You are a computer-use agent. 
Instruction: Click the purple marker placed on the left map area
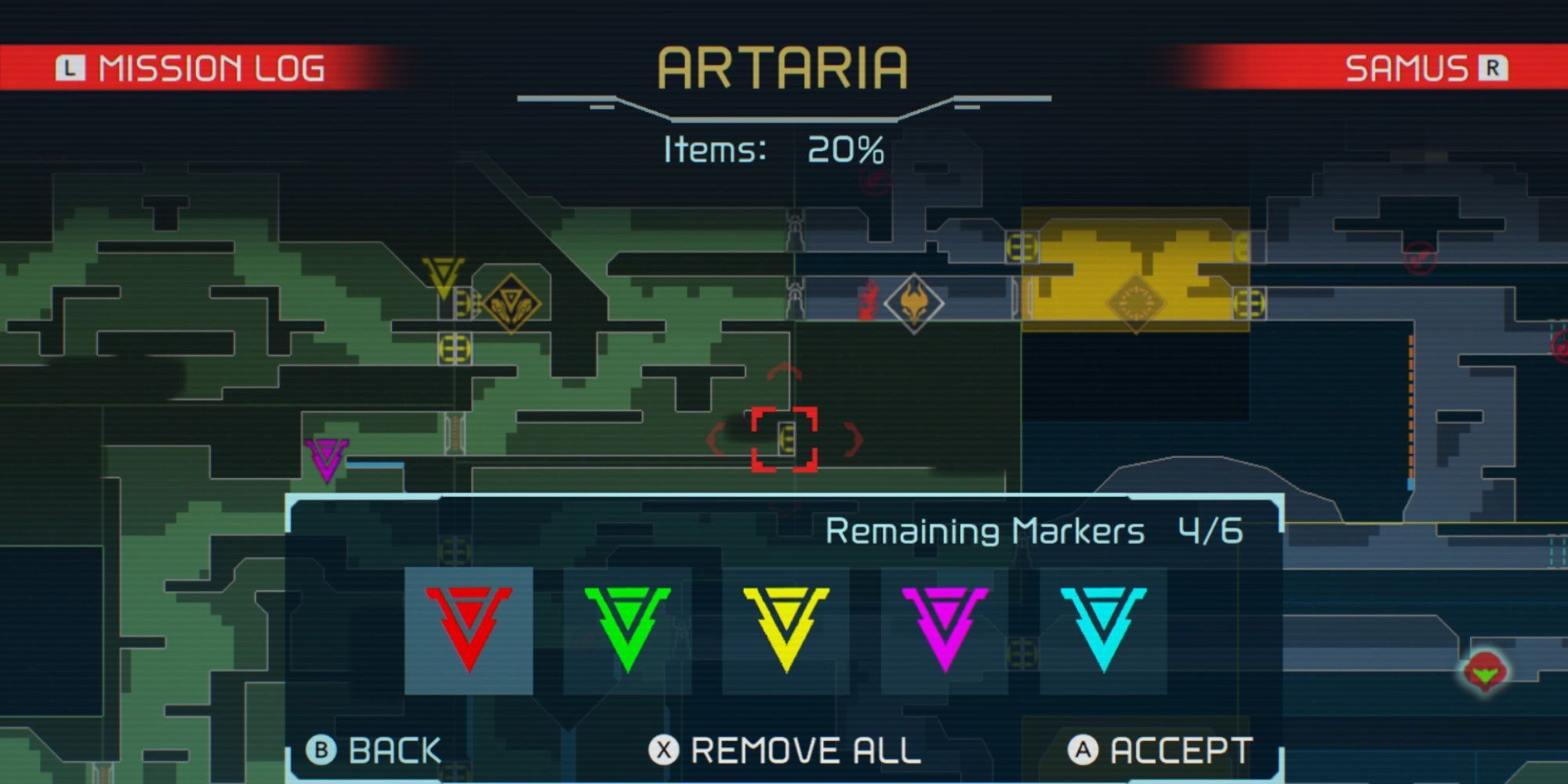325,459
